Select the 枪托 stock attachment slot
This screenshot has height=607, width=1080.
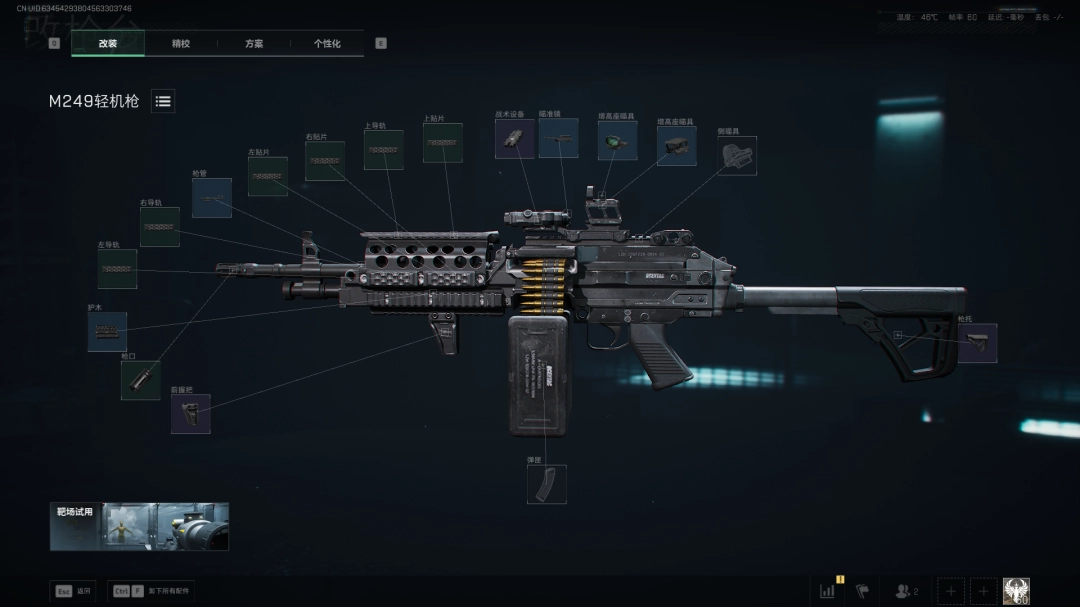(x=977, y=343)
